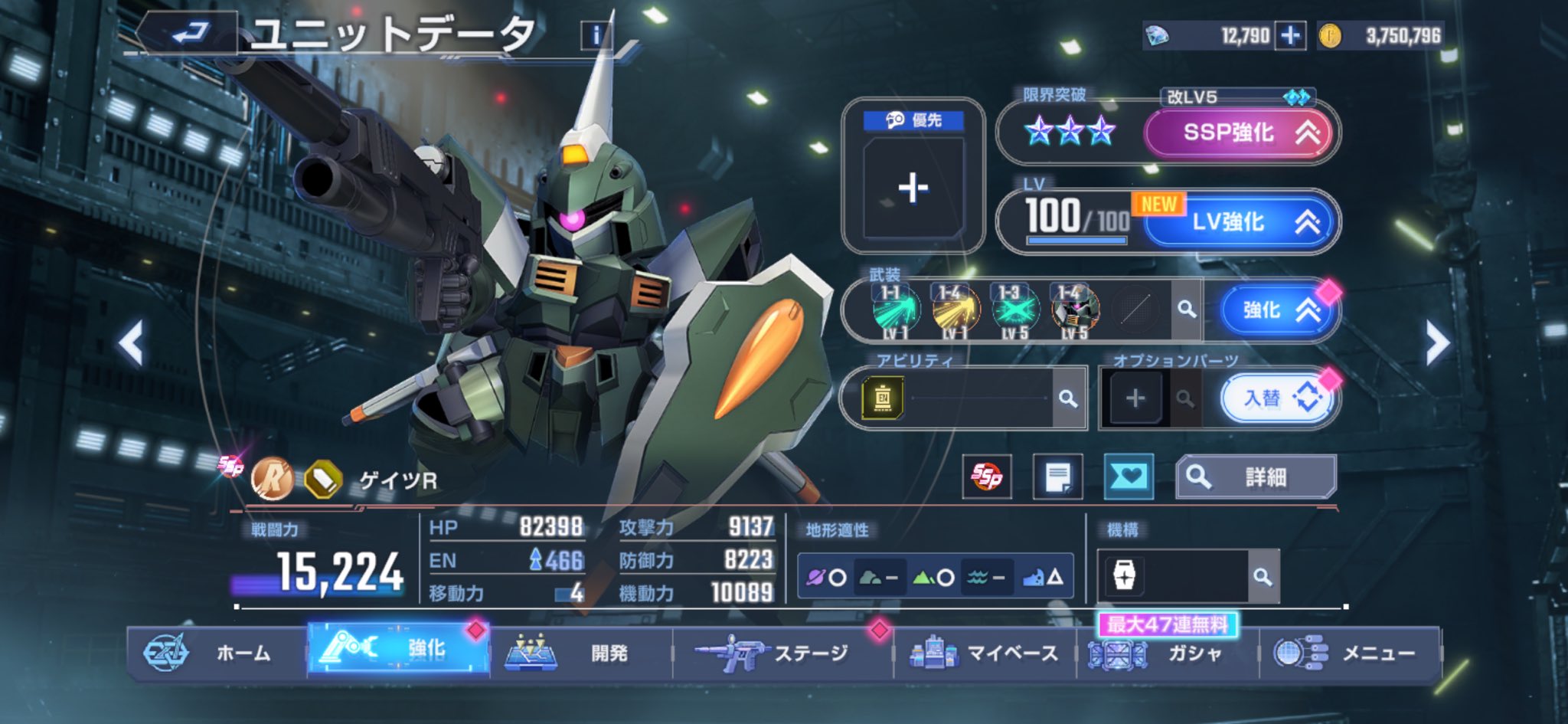Open the unit data info icon
Screen dimensions: 1568x724
point(596,34)
